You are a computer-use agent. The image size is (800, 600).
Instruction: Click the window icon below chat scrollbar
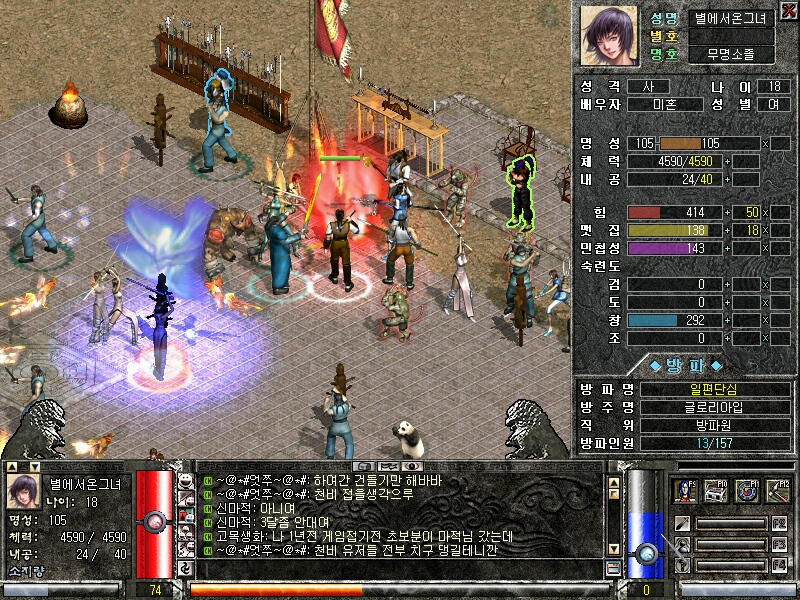pyautogui.click(x=614, y=568)
